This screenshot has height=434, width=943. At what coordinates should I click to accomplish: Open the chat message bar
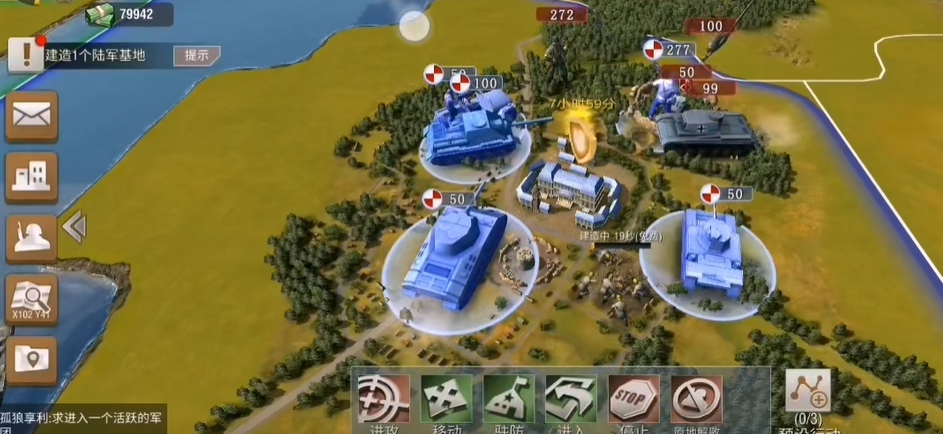tap(83, 417)
